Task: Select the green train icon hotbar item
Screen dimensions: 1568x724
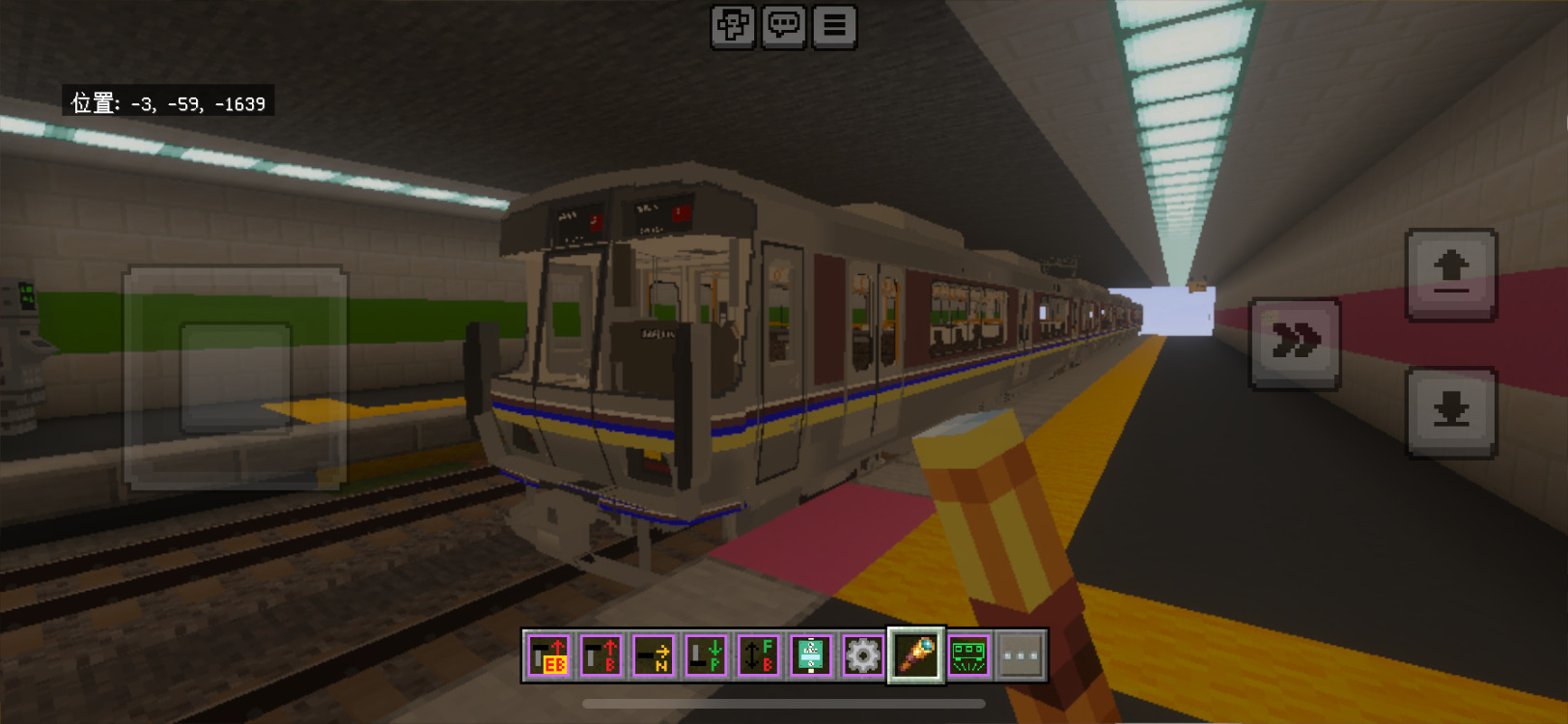Action: tap(968, 656)
